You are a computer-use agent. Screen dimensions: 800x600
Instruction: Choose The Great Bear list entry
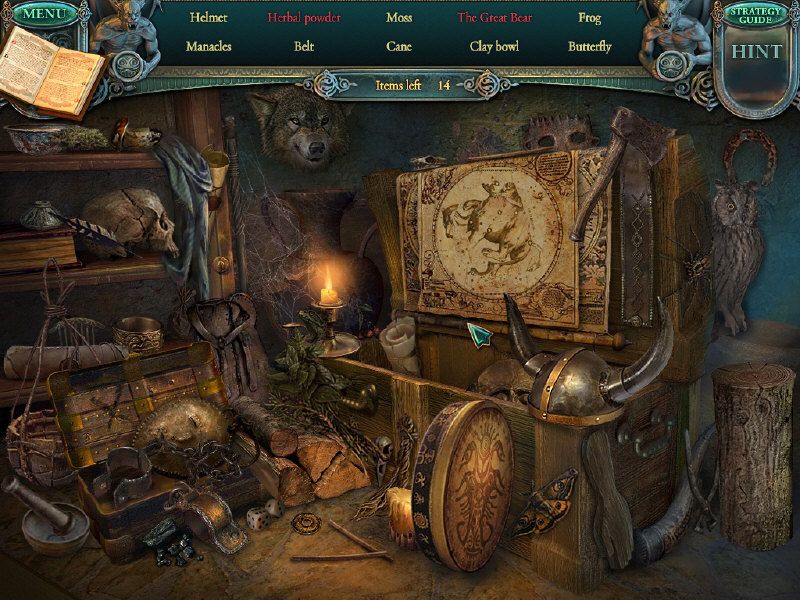[495, 18]
